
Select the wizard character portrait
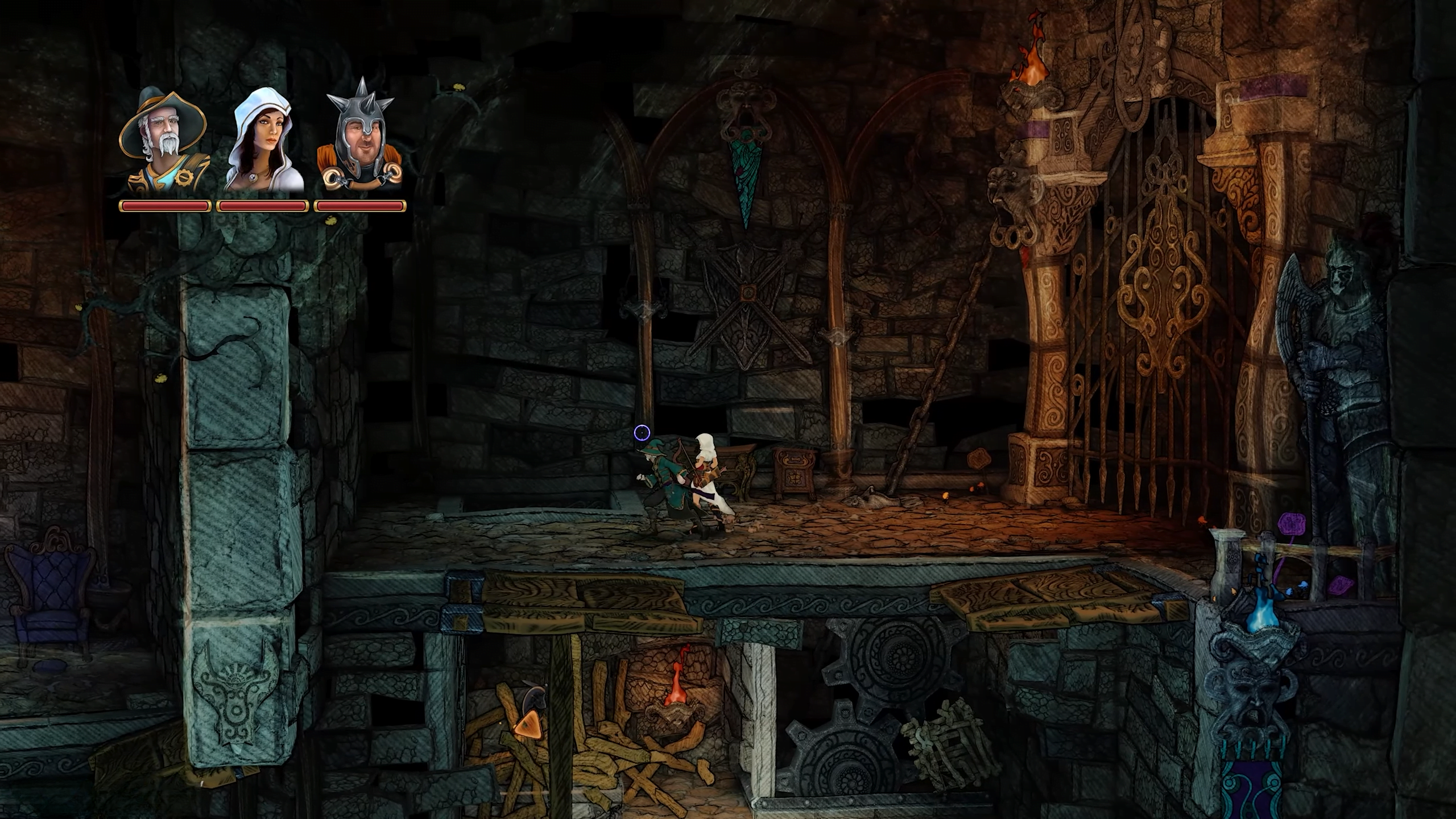164,139
